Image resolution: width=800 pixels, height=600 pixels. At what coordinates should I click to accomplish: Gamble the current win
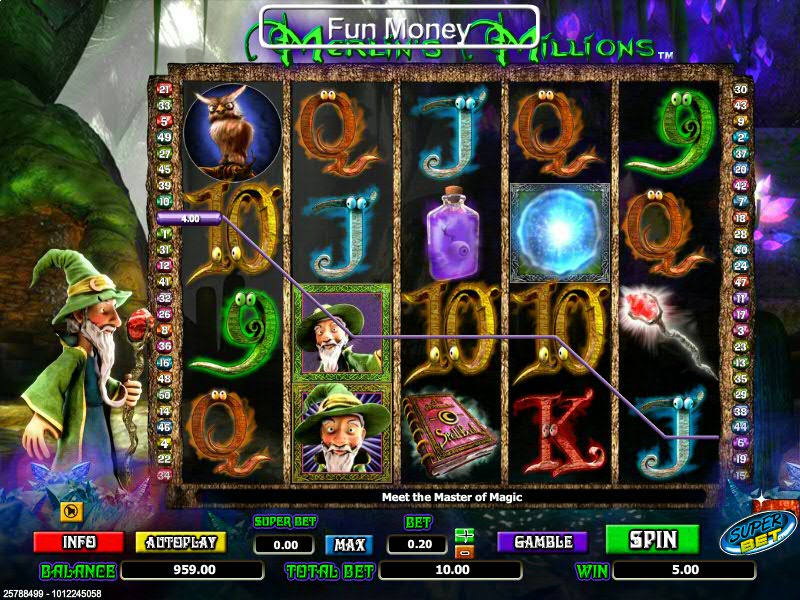coord(543,542)
